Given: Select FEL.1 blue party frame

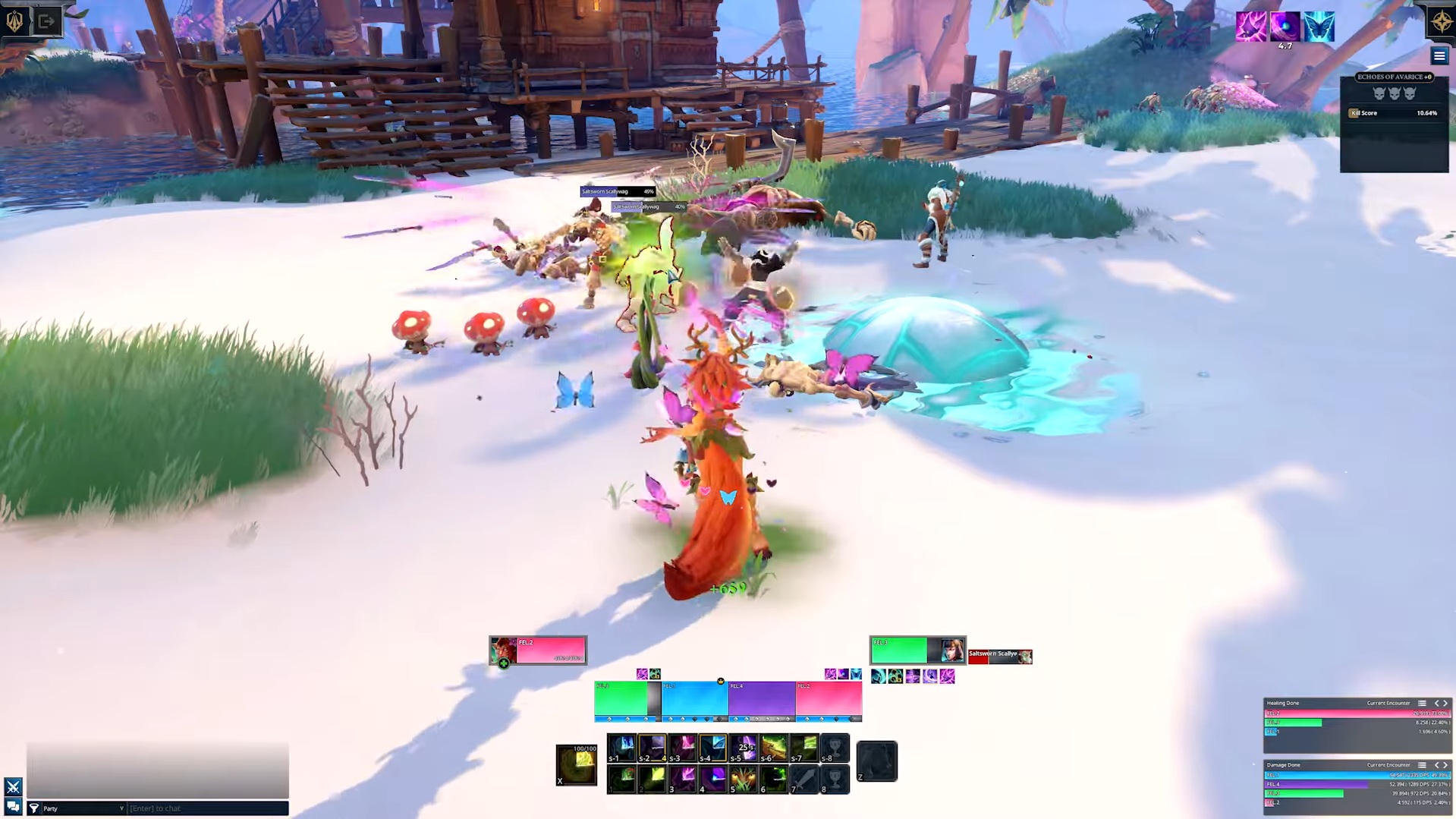Looking at the screenshot, I should click(x=694, y=699).
